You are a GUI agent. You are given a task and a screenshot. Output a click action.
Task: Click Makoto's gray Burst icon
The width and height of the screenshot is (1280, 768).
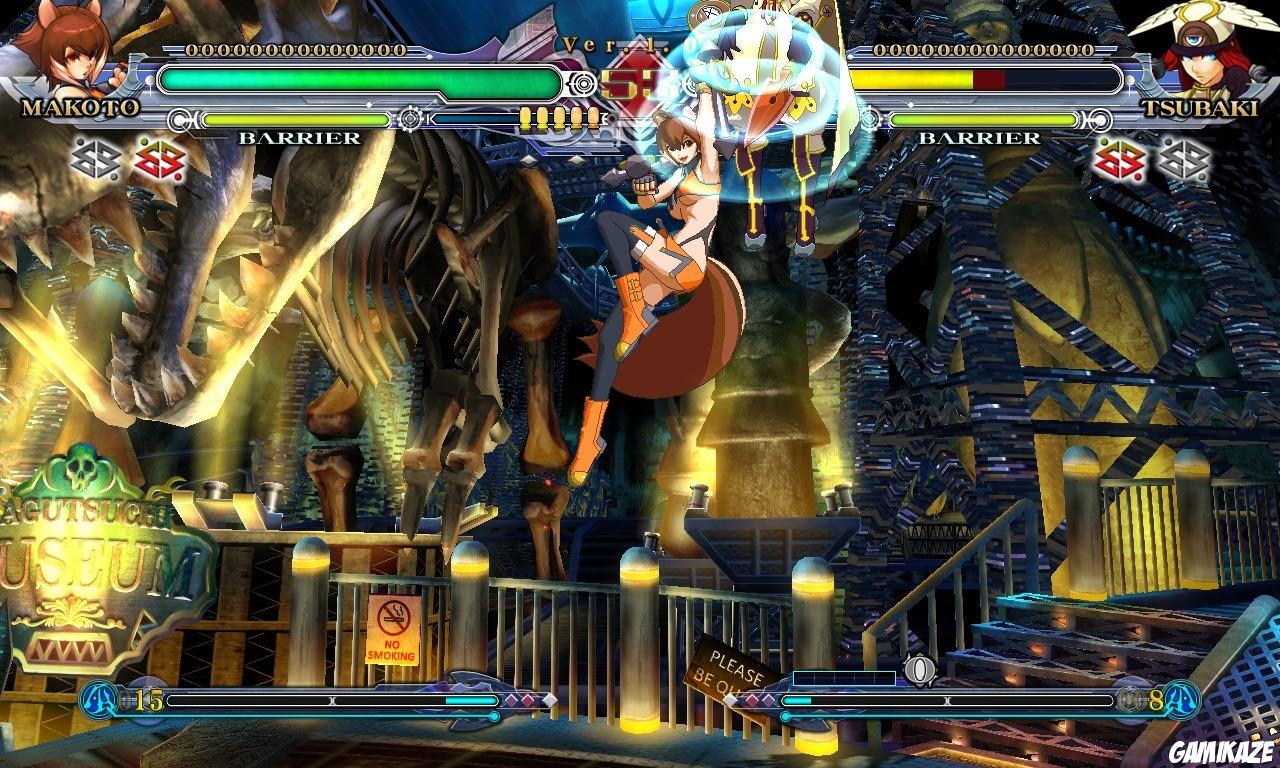point(95,160)
